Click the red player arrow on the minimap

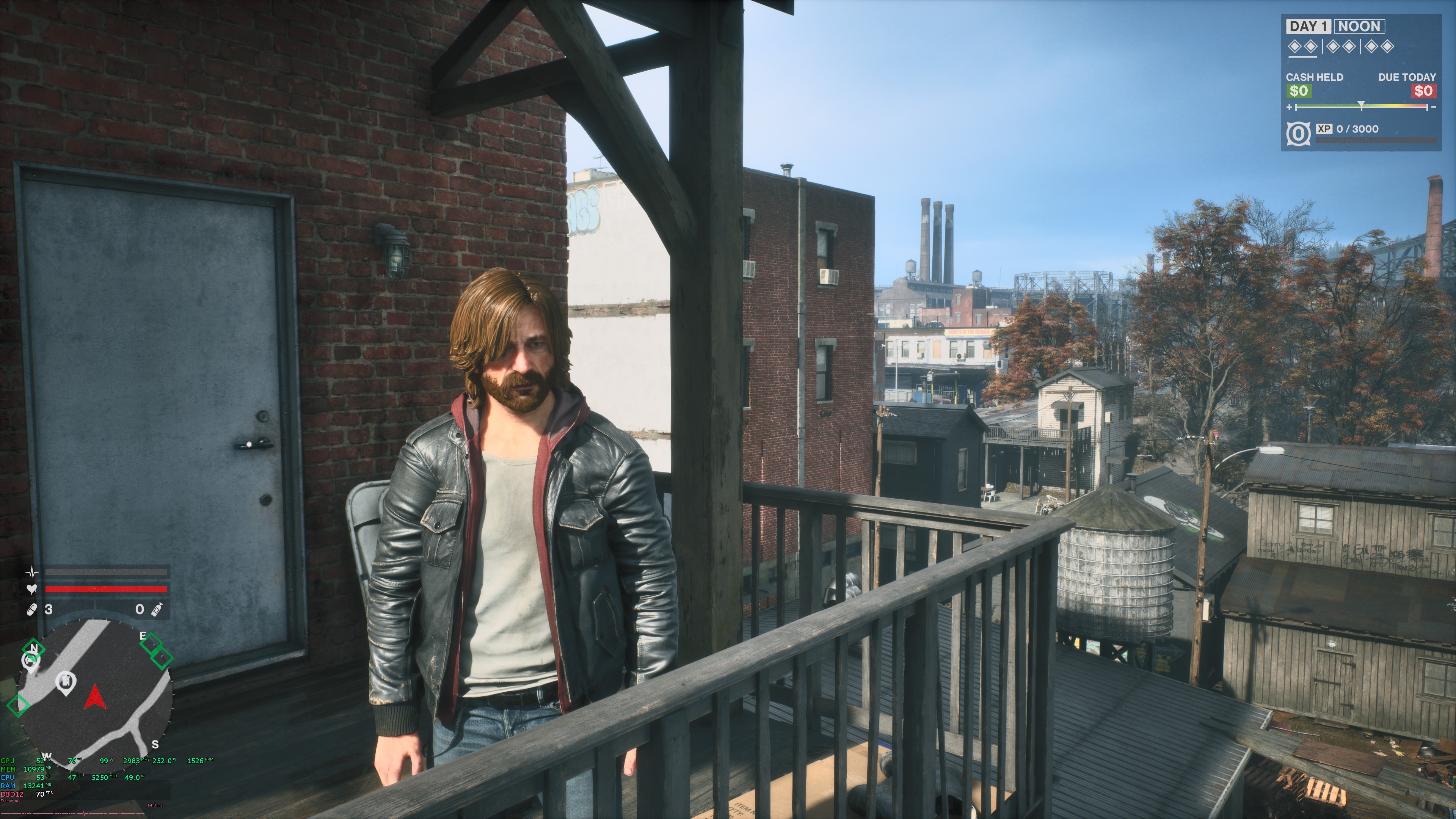click(94, 698)
